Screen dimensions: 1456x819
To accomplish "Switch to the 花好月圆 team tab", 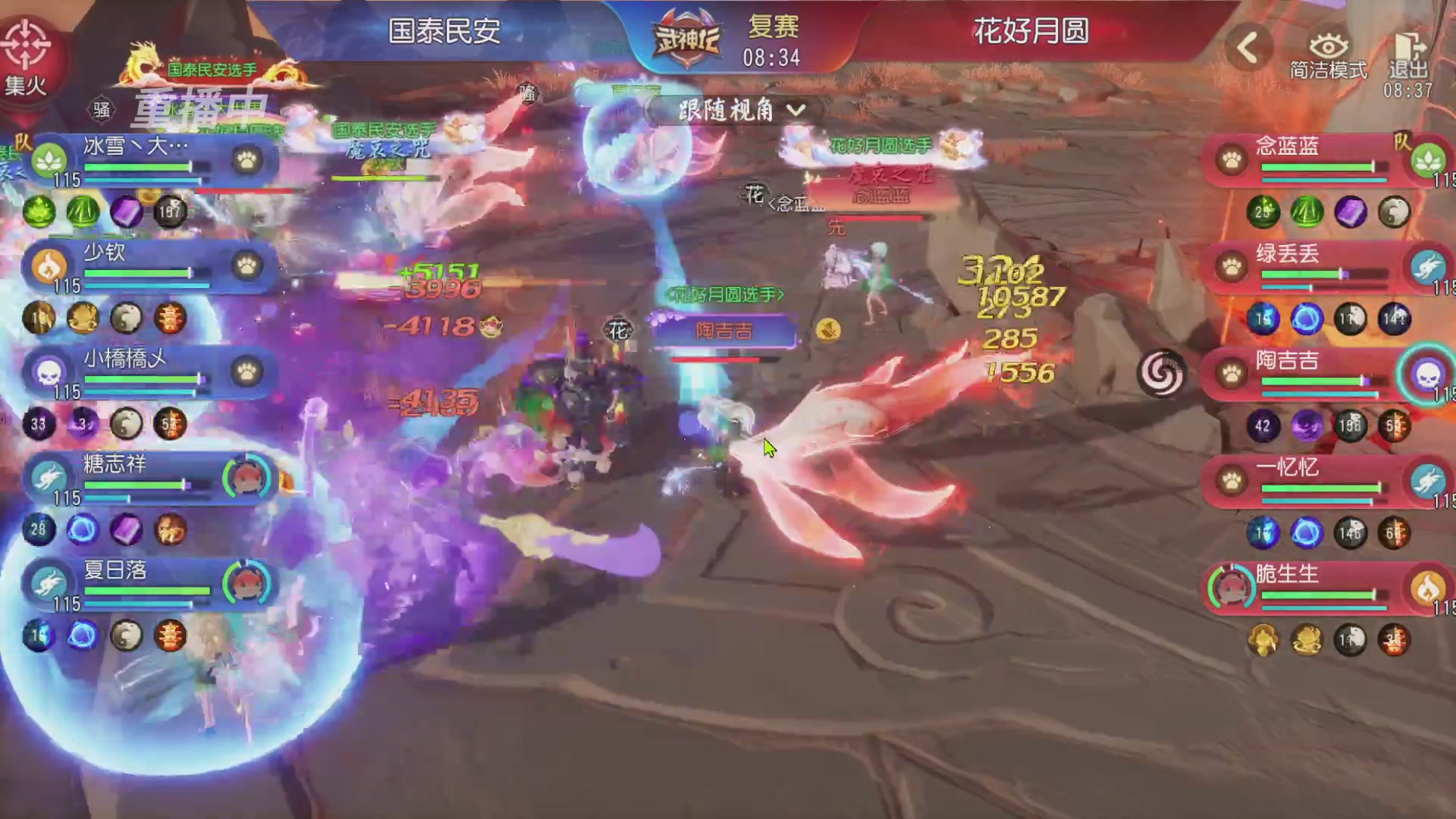I will [x=1031, y=32].
